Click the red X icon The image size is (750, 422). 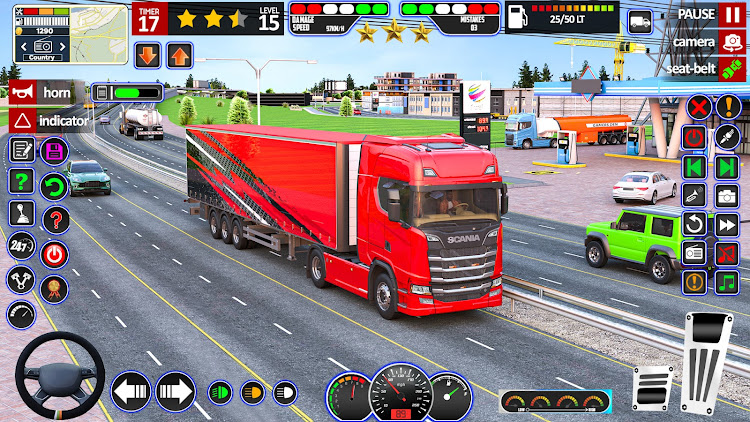click(700, 107)
